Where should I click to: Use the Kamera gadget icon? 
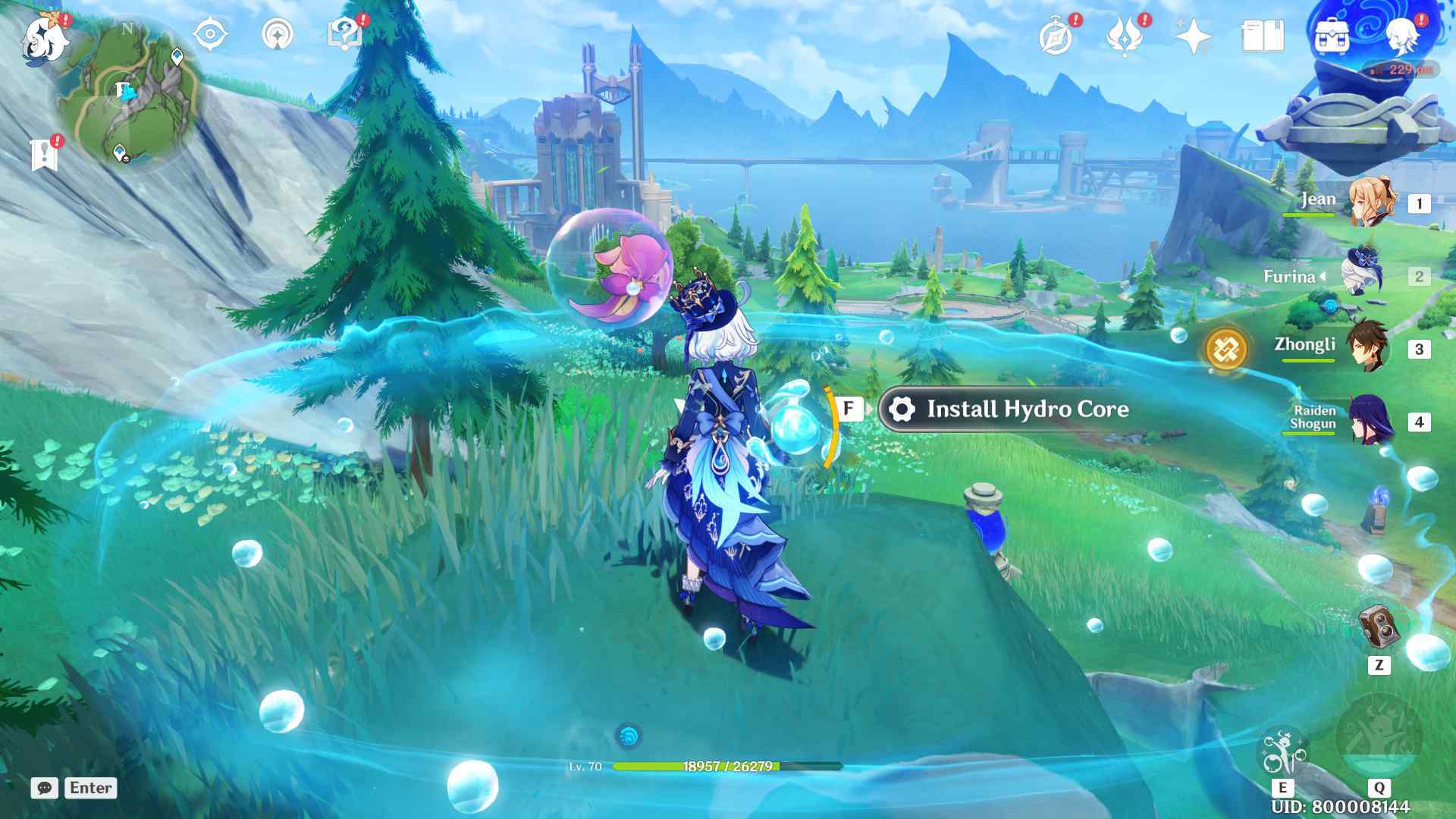point(1379,627)
